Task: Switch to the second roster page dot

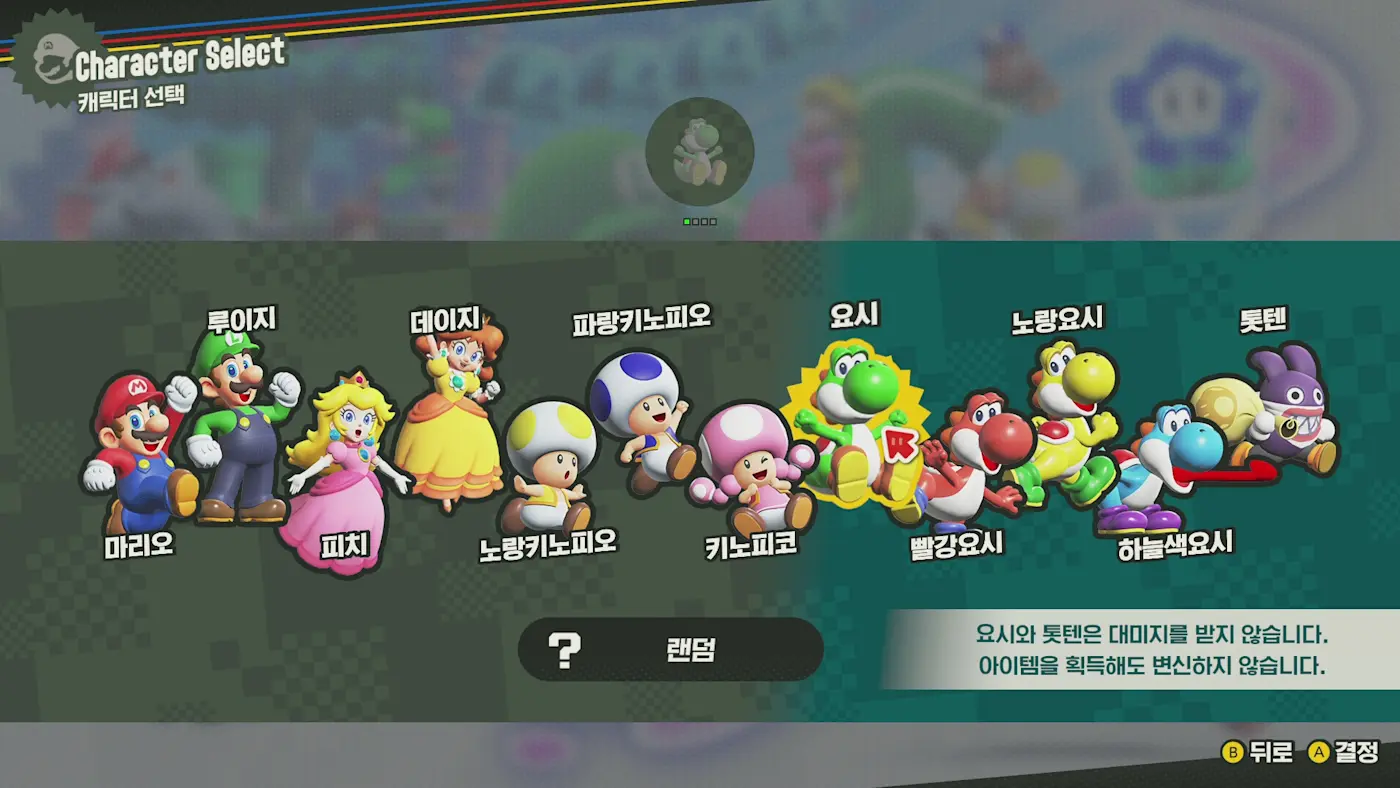Action: point(695,221)
